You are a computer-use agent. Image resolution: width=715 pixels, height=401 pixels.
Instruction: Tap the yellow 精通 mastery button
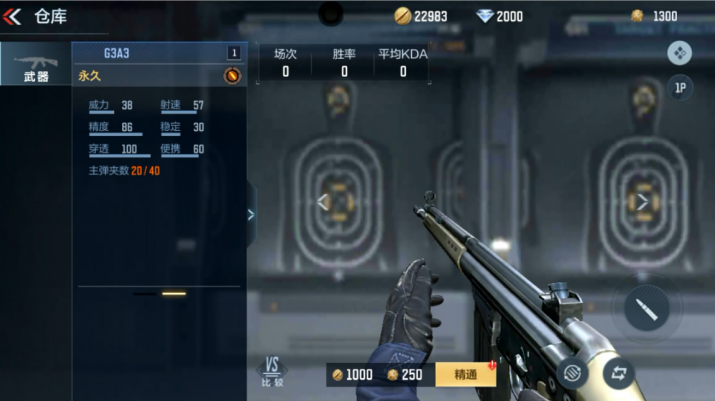[466, 374]
